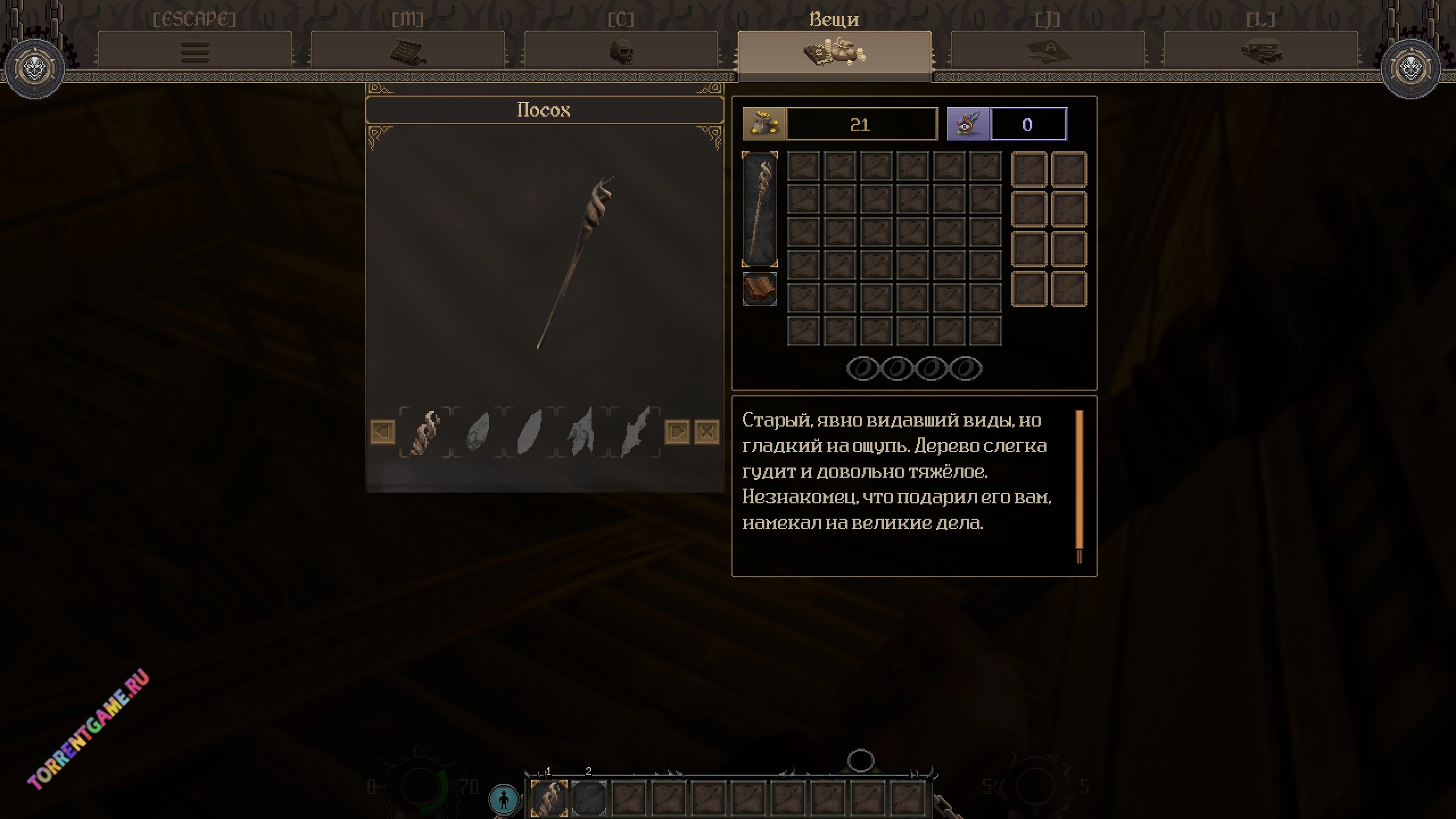Select the greenish stone shard thumbnail

[x=478, y=432]
